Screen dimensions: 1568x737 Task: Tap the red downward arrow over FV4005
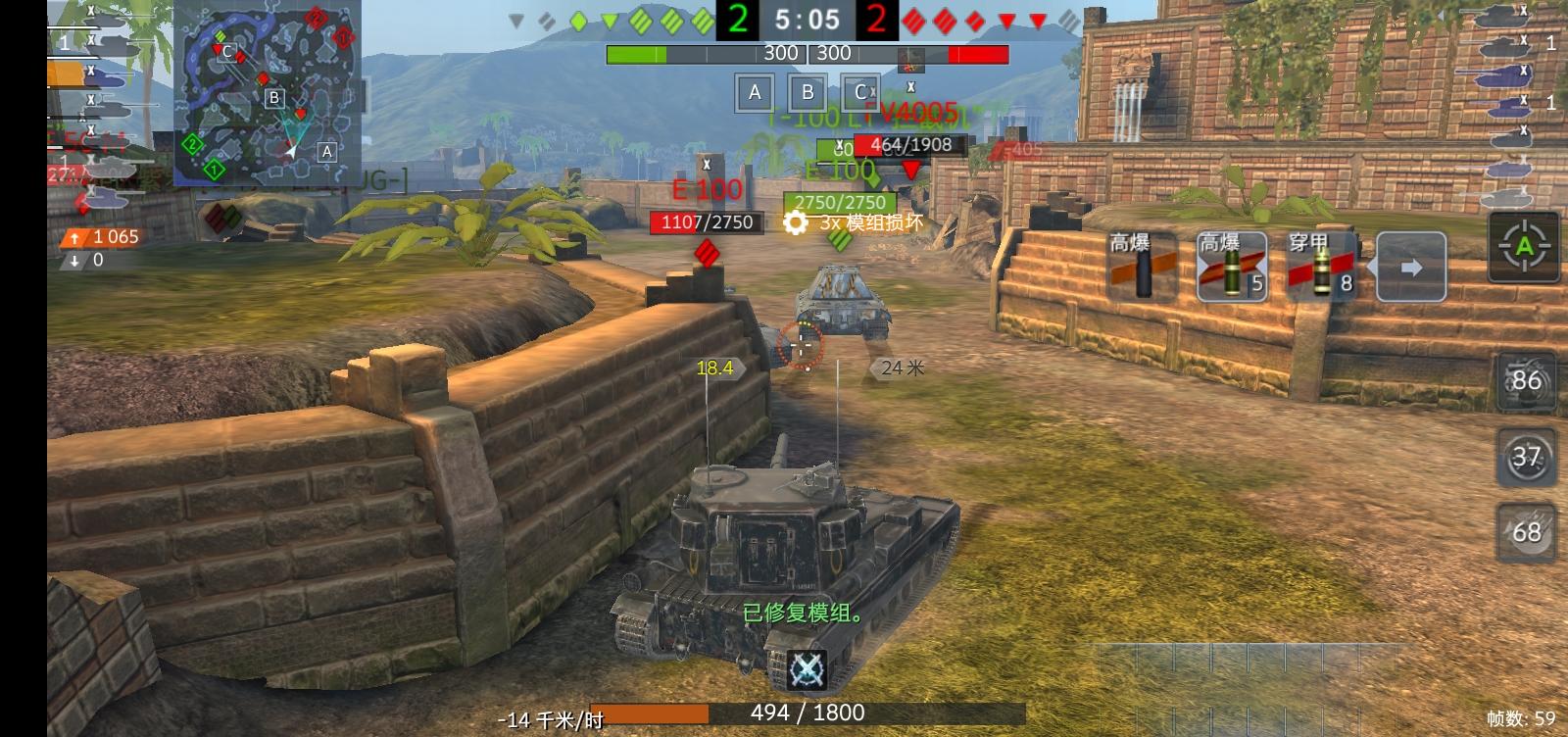coord(911,170)
